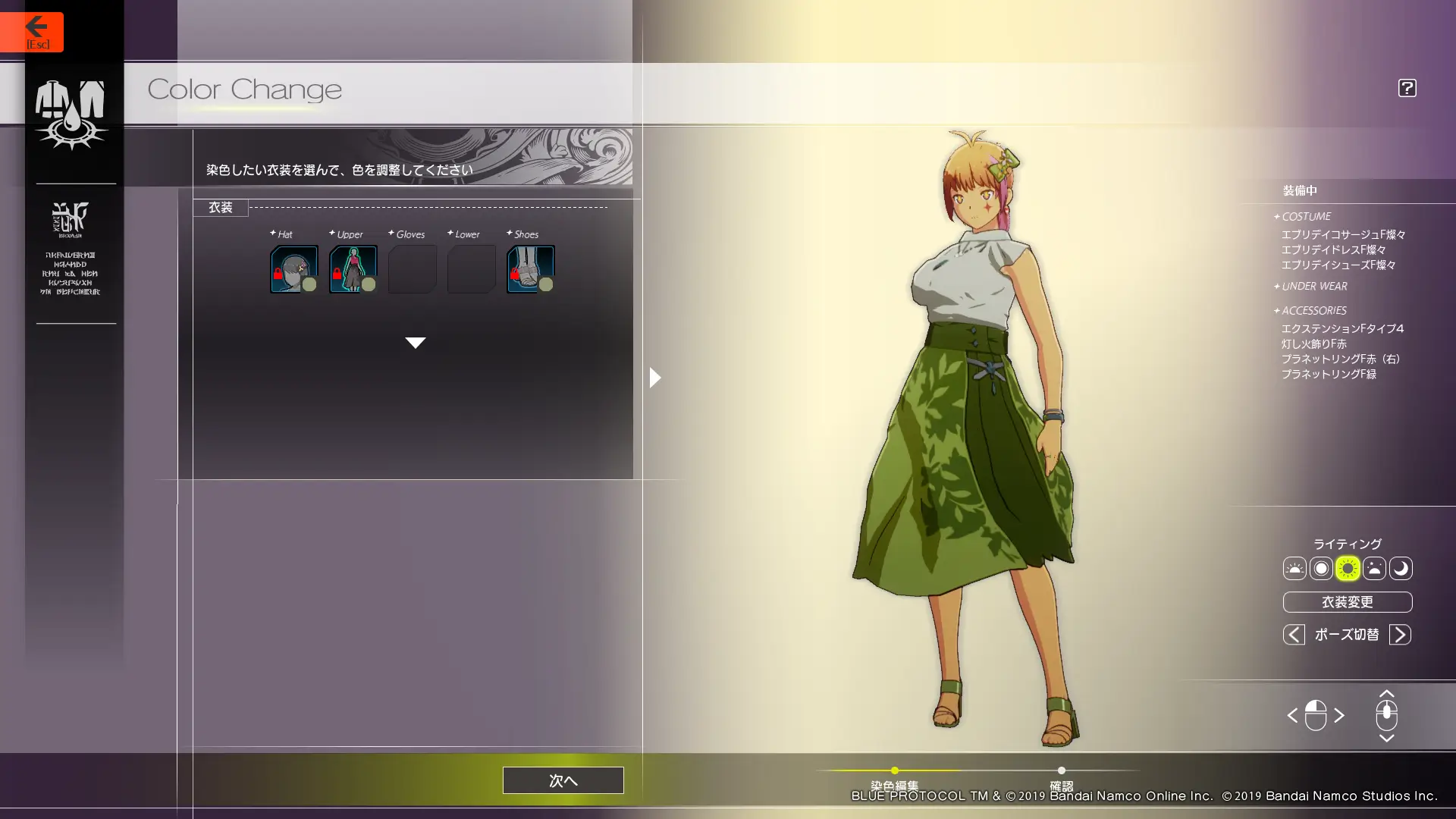Set lighting to the plain circle preset
This screenshot has width=1456, height=819.
[1320, 569]
